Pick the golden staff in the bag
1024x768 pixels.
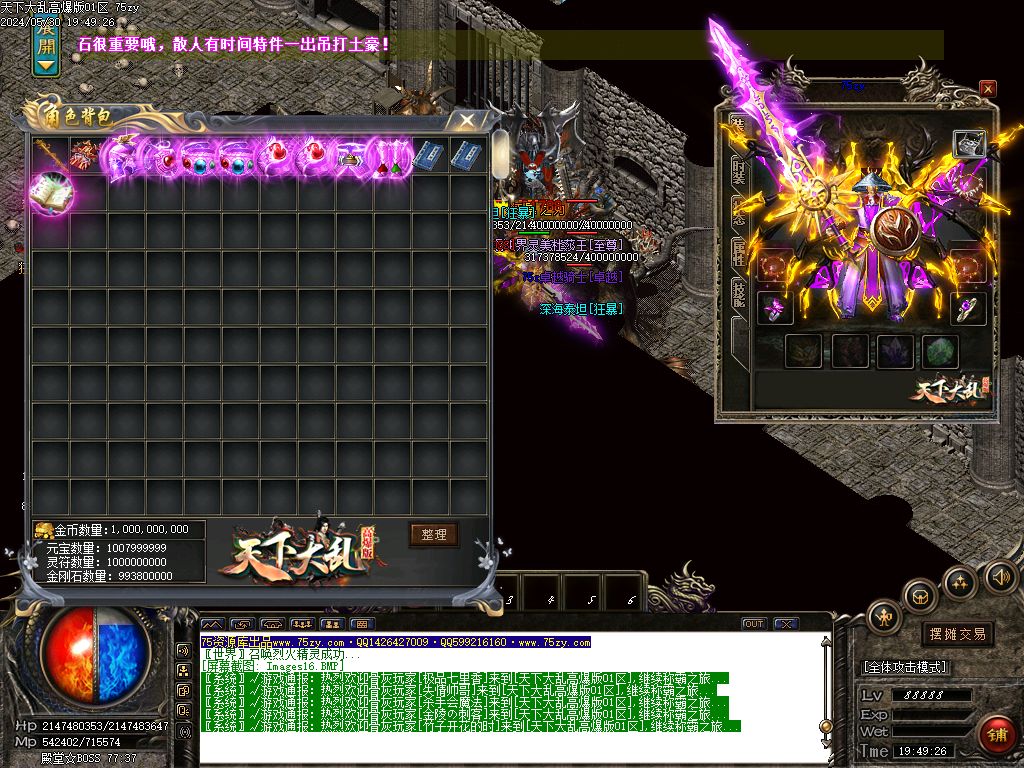(48, 155)
